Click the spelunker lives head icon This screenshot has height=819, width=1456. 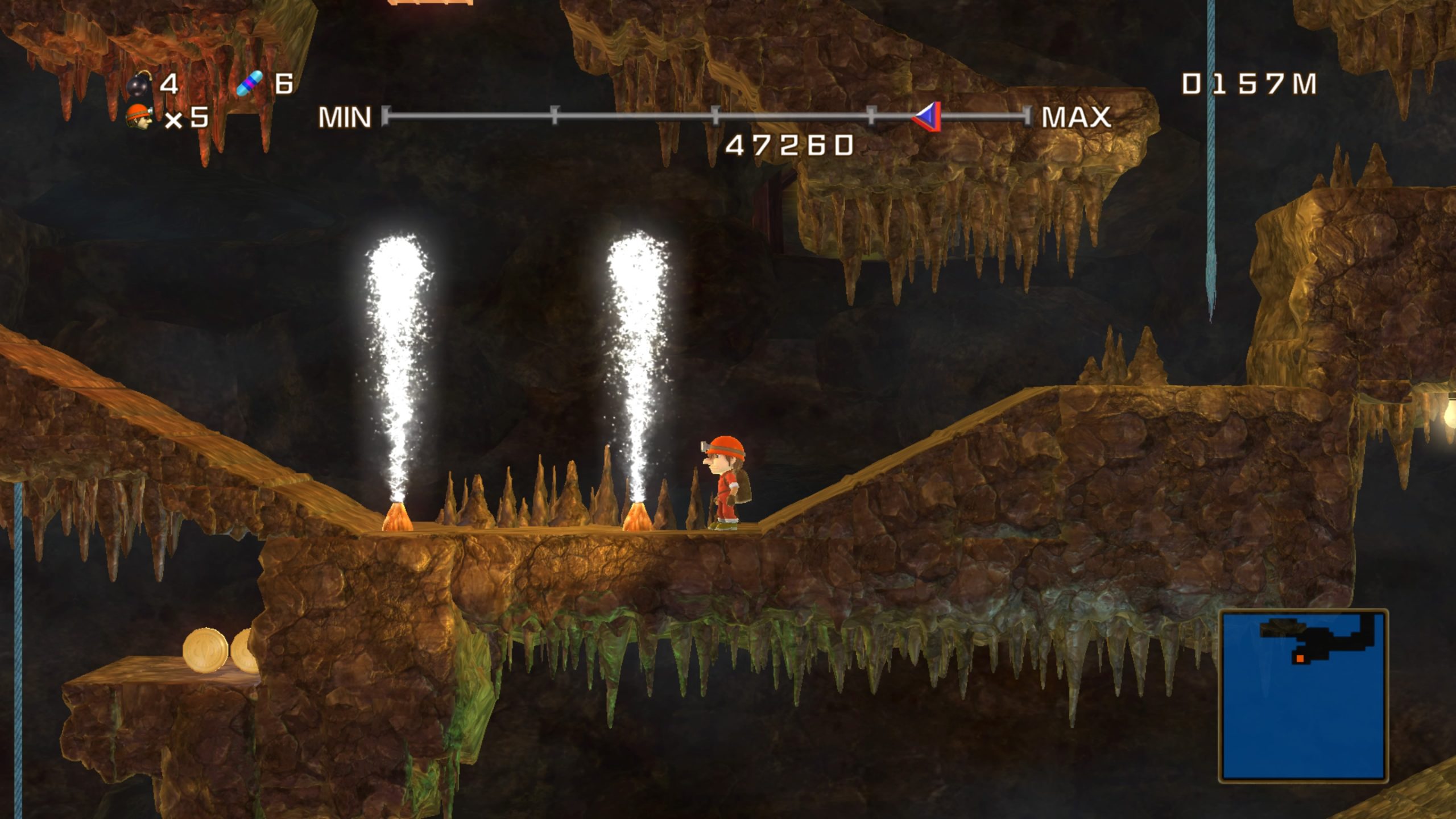coord(139,117)
